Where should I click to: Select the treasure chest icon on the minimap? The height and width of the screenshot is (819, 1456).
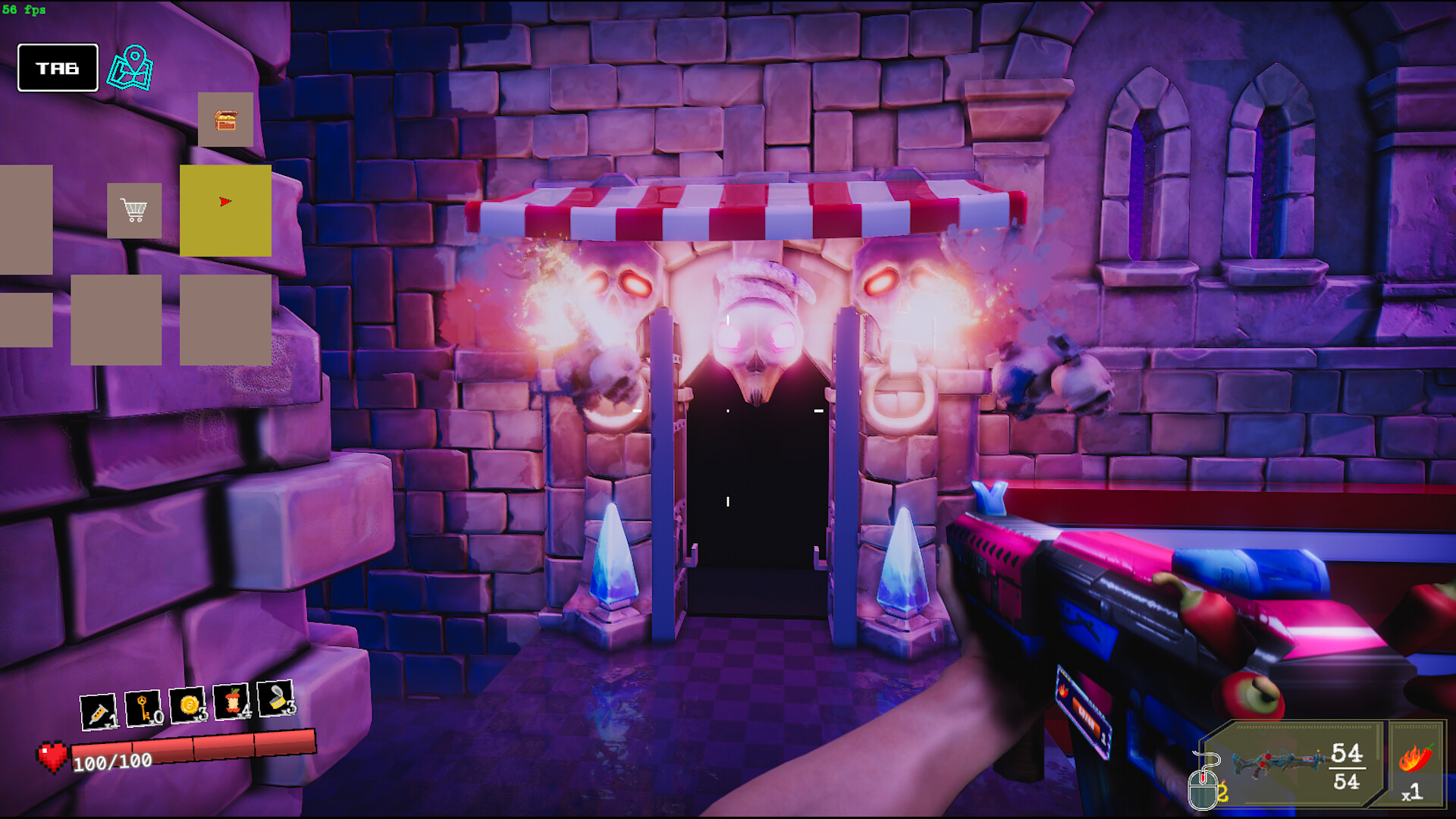(x=225, y=120)
